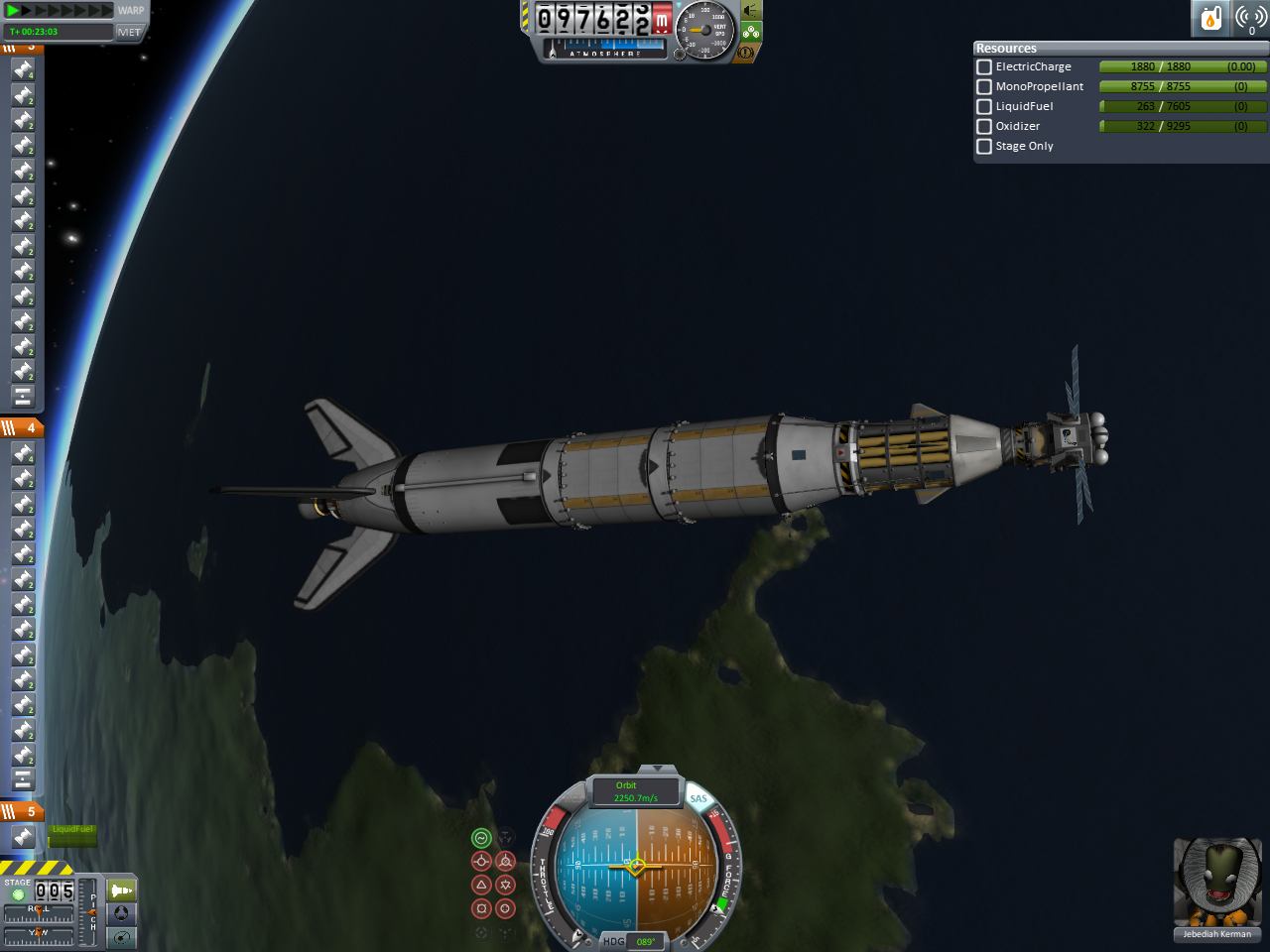This screenshot has height=952, width=1270.
Task: Open the resources panel fuel icon
Action: coord(1210,18)
